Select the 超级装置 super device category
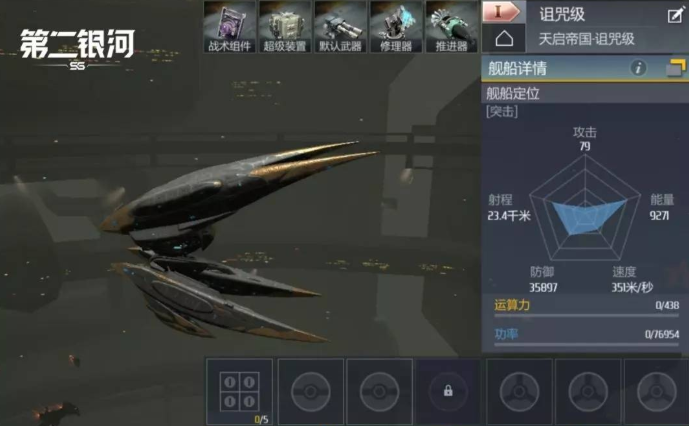 coord(286,25)
